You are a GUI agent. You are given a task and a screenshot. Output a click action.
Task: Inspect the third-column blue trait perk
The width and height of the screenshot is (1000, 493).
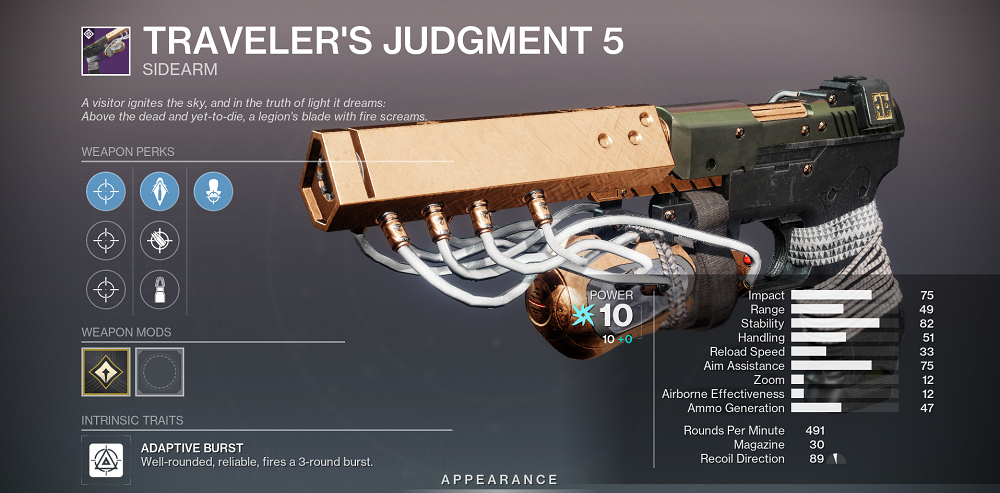(x=213, y=189)
